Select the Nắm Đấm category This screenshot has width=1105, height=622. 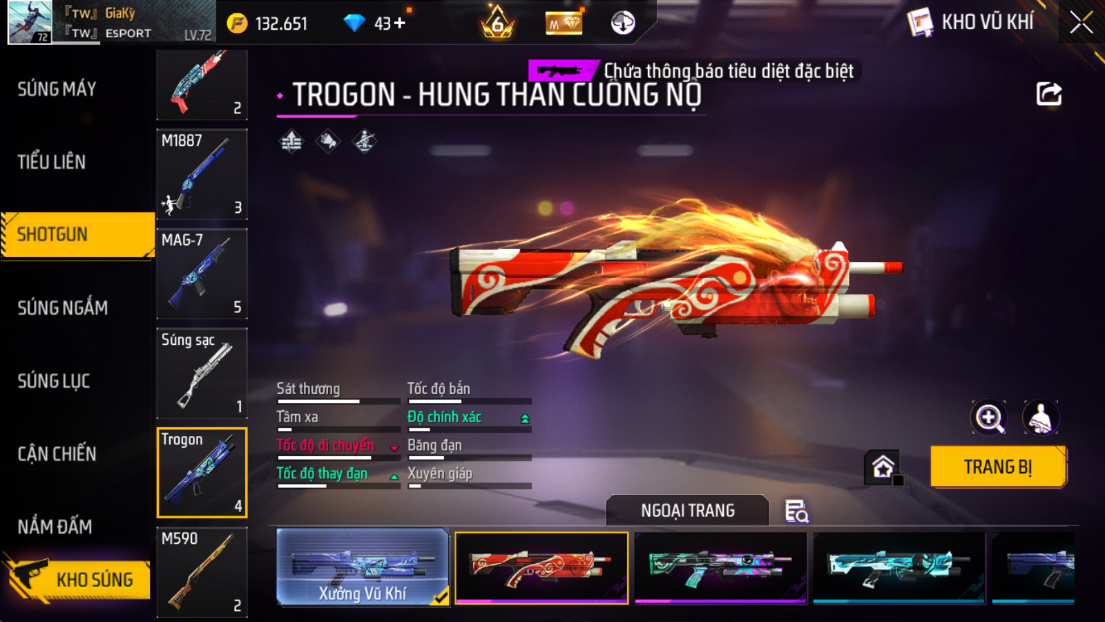click(x=55, y=527)
